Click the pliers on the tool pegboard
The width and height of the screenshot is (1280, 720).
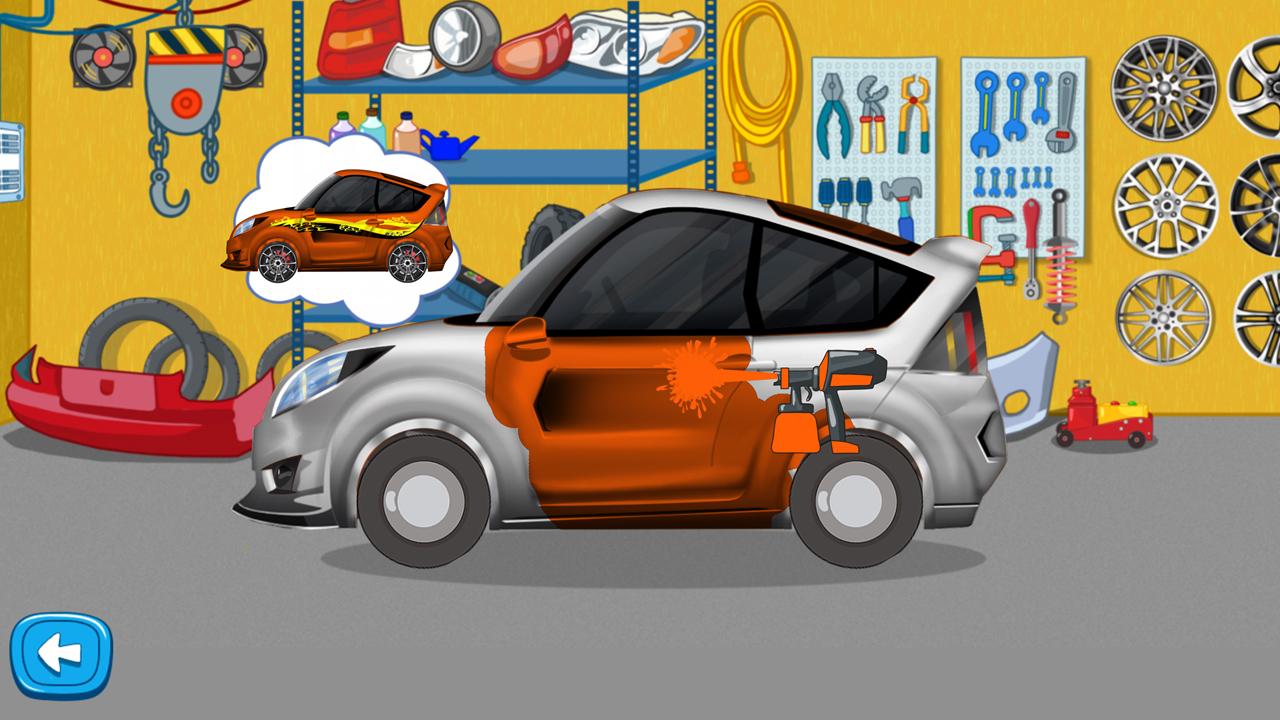(833, 115)
